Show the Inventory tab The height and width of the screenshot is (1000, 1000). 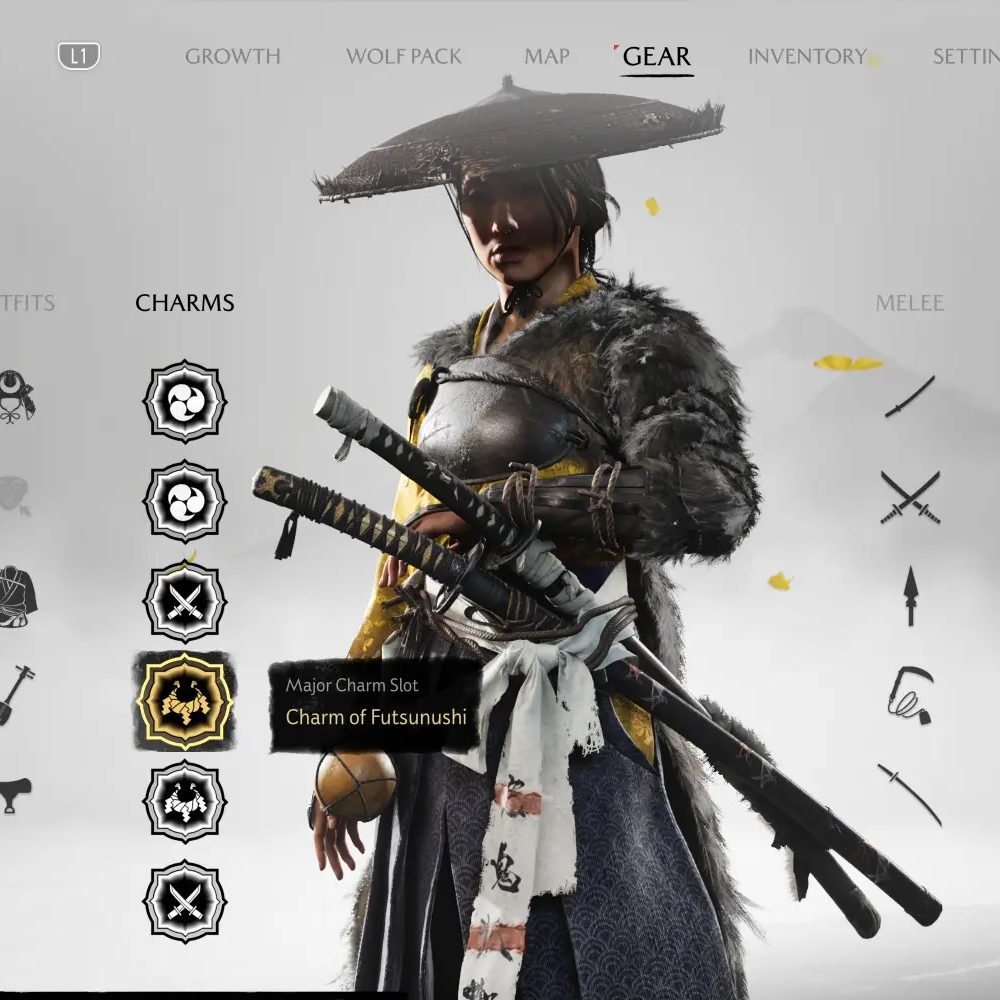tap(807, 56)
